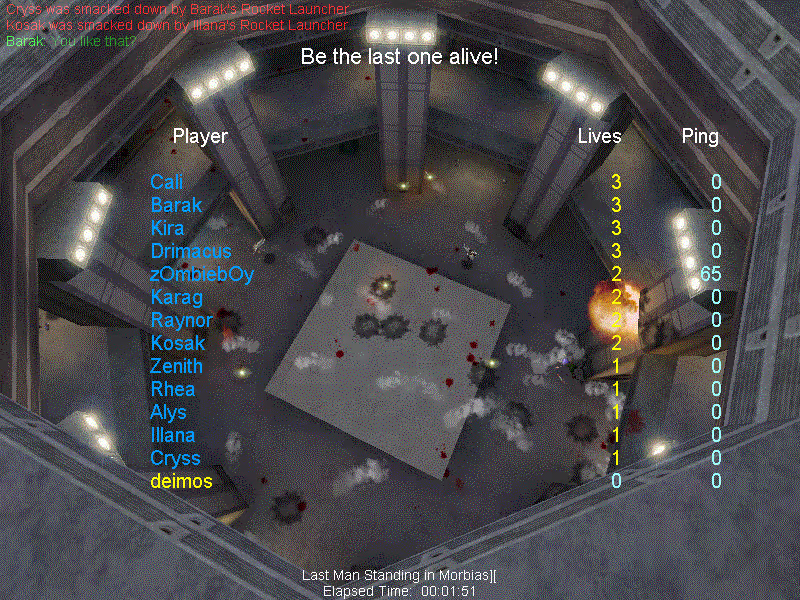Select Karag's name on the scoreboard
800x600 pixels.
[x=176, y=297]
